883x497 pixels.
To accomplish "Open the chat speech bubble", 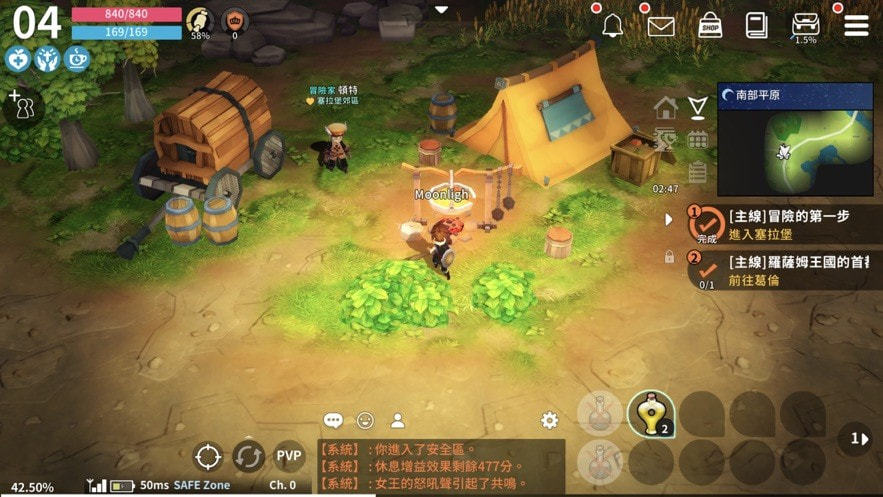I will coord(333,421).
